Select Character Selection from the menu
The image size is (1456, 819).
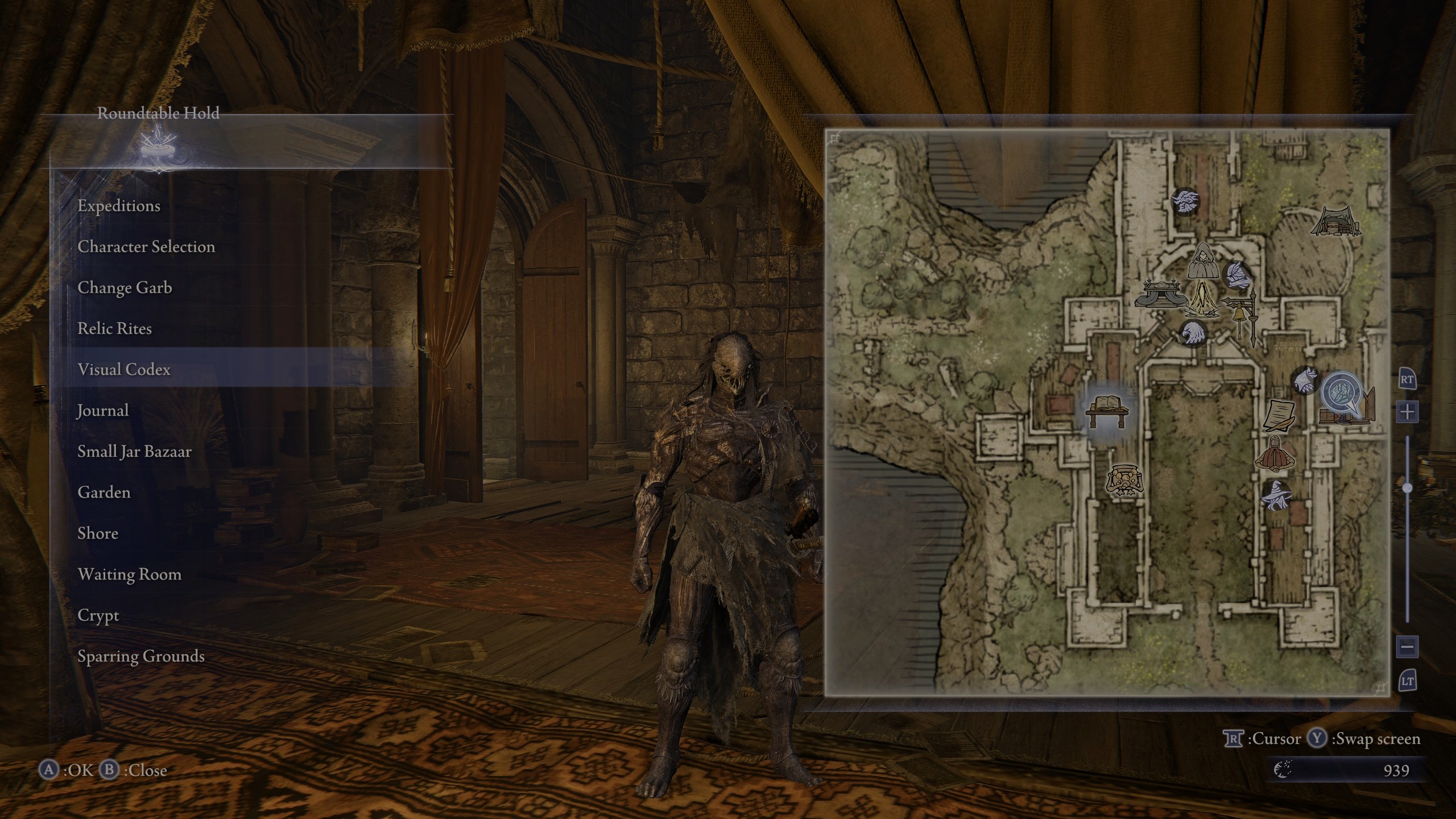(146, 247)
